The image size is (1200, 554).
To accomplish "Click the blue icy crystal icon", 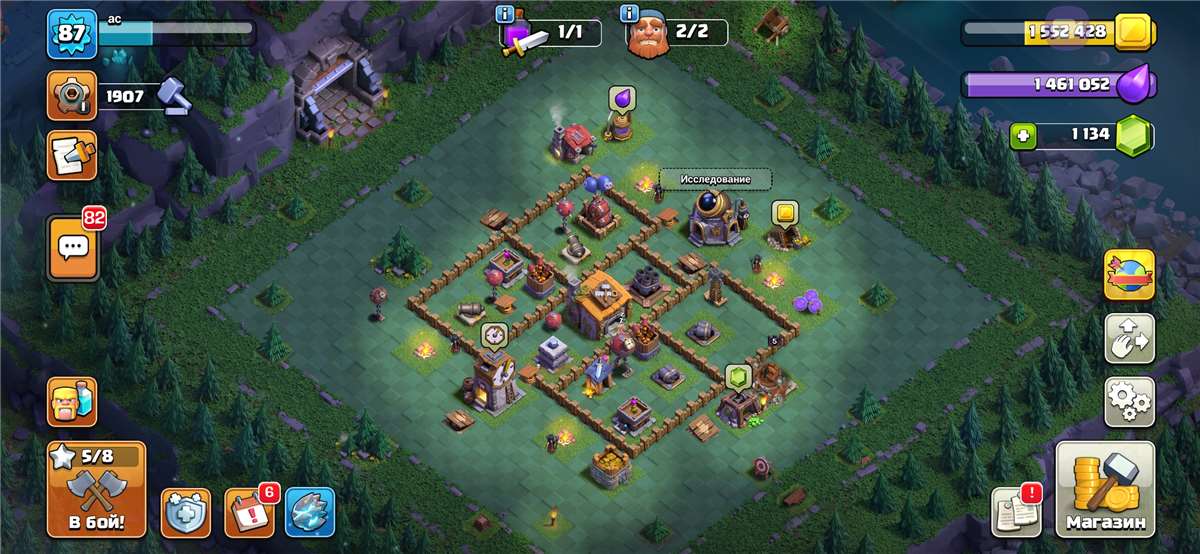I will pos(310,513).
